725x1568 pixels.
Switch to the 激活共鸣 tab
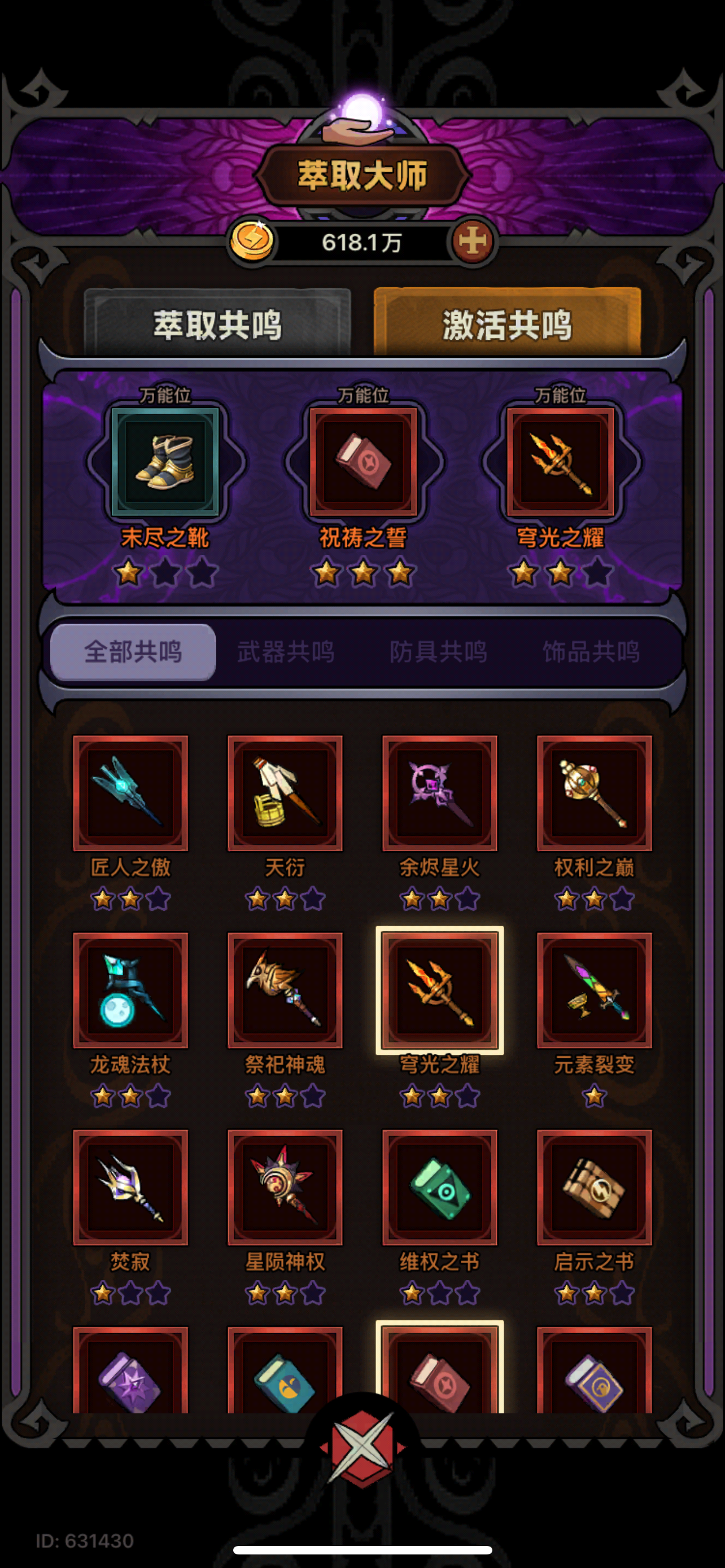508,325
